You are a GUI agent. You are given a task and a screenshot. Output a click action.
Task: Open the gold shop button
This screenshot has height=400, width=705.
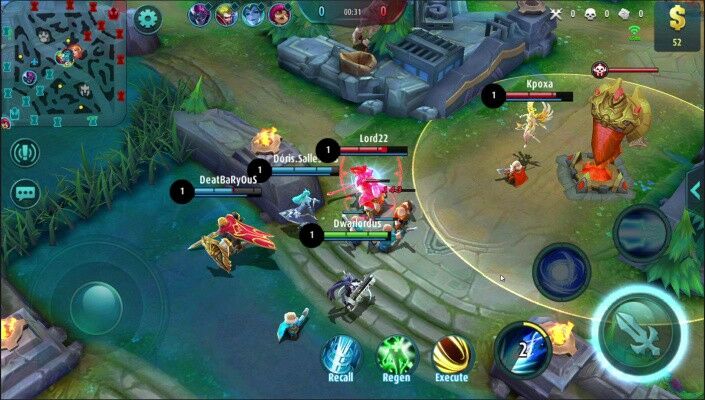pos(677,26)
